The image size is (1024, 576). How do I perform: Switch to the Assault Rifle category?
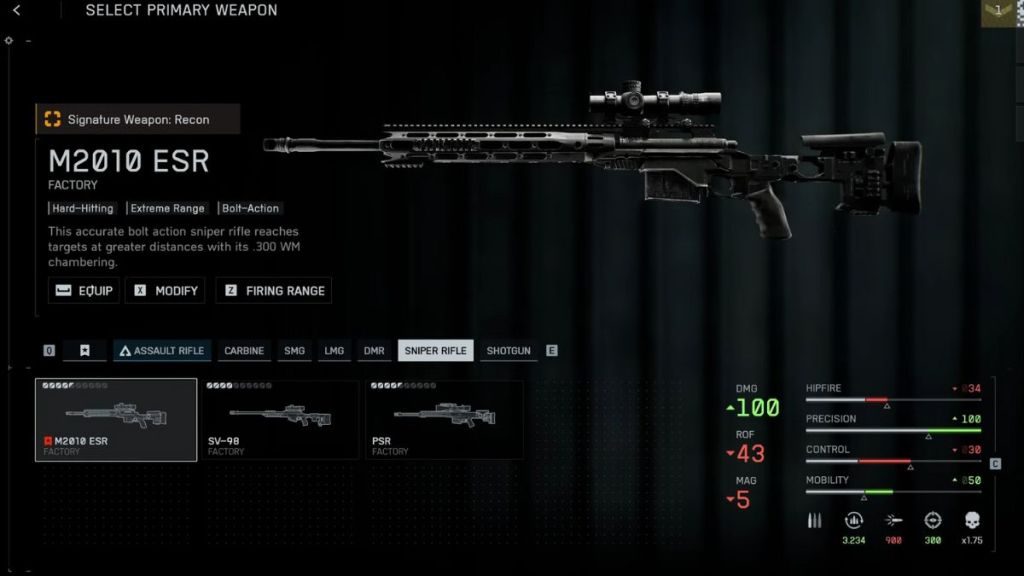click(161, 351)
